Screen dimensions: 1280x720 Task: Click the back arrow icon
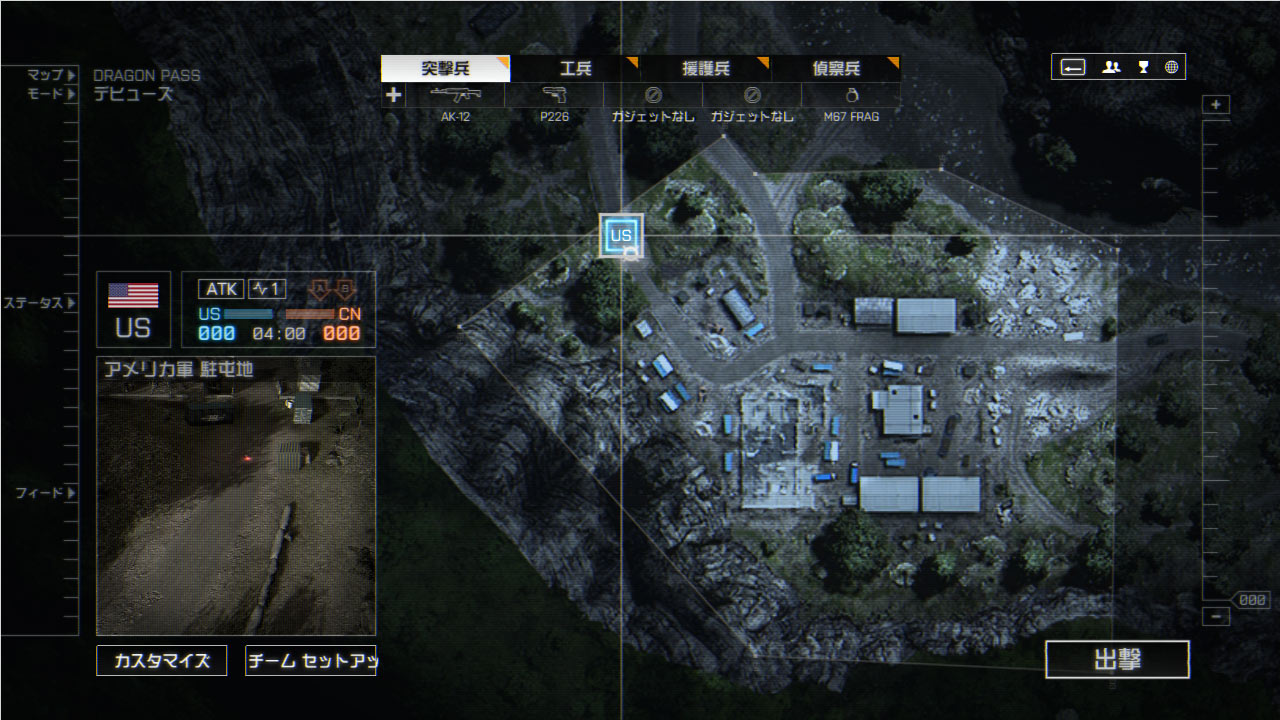coord(1073,67)
